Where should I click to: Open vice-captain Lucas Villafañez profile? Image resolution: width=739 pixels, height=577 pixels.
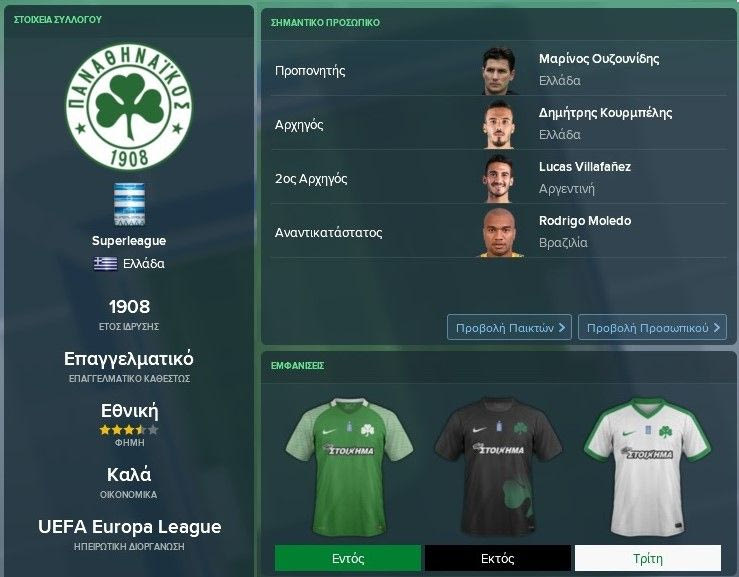pyautogui.click(x=584, y=167)
